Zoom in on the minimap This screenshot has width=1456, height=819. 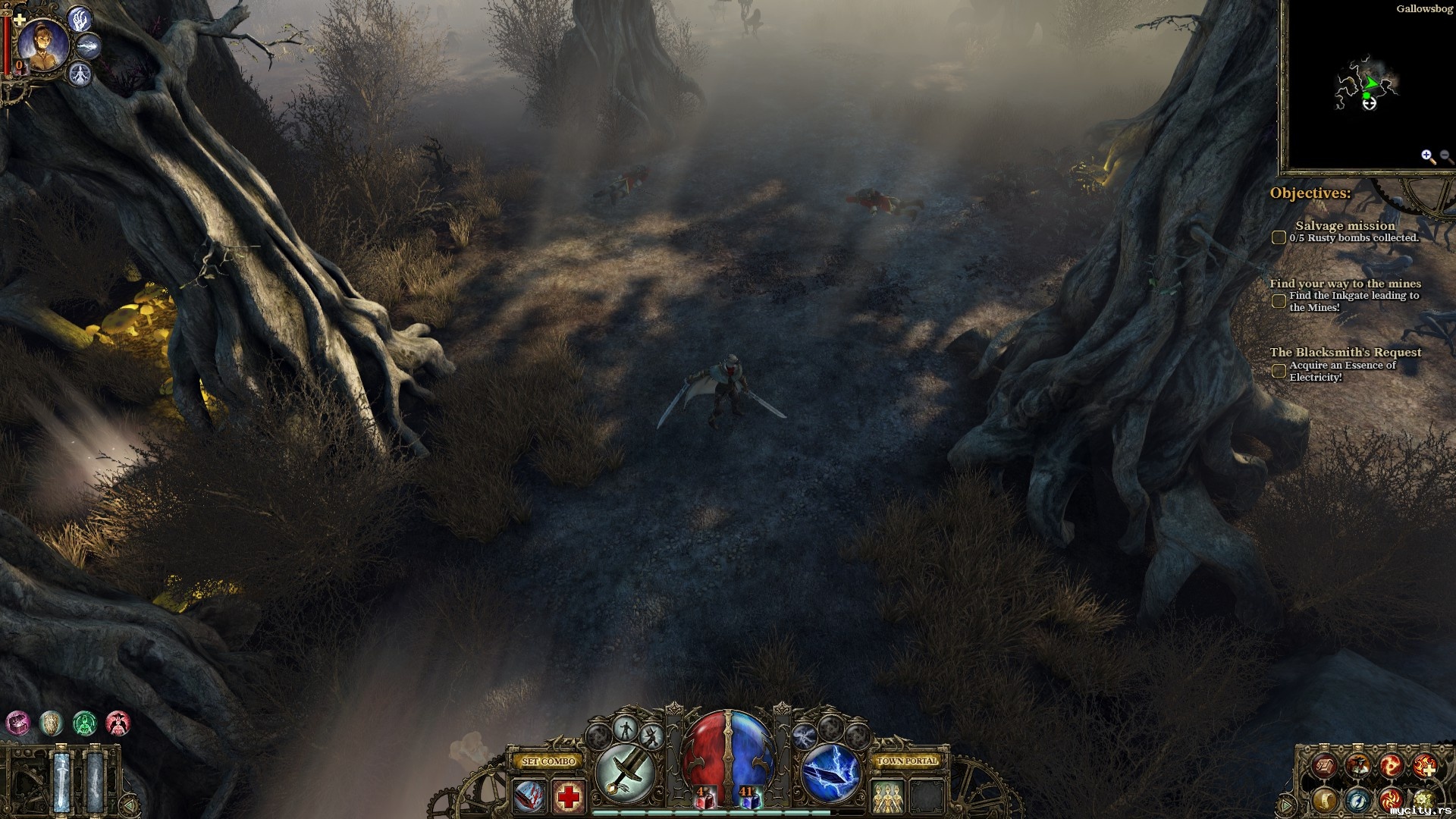pos(1428,156)
